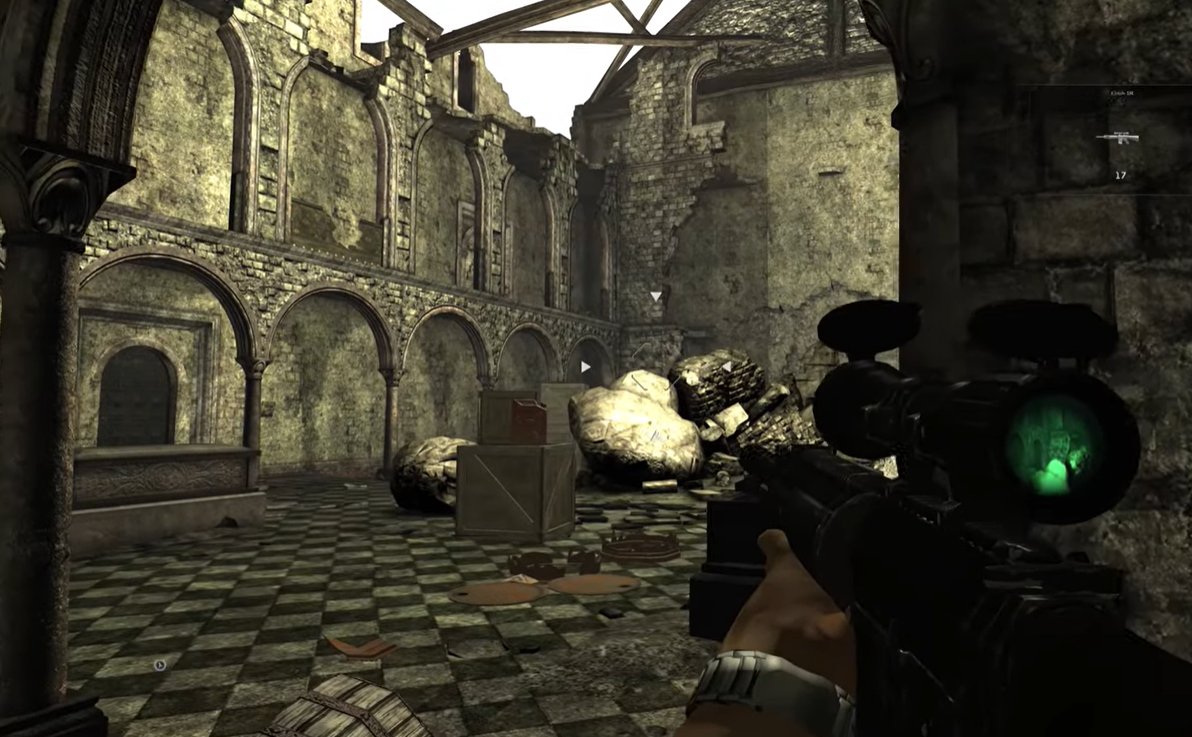The height and width of the screenshot is (737, 1192).
Task: Click the small circled arrow indicator
Action: click(x=160, y=664)
